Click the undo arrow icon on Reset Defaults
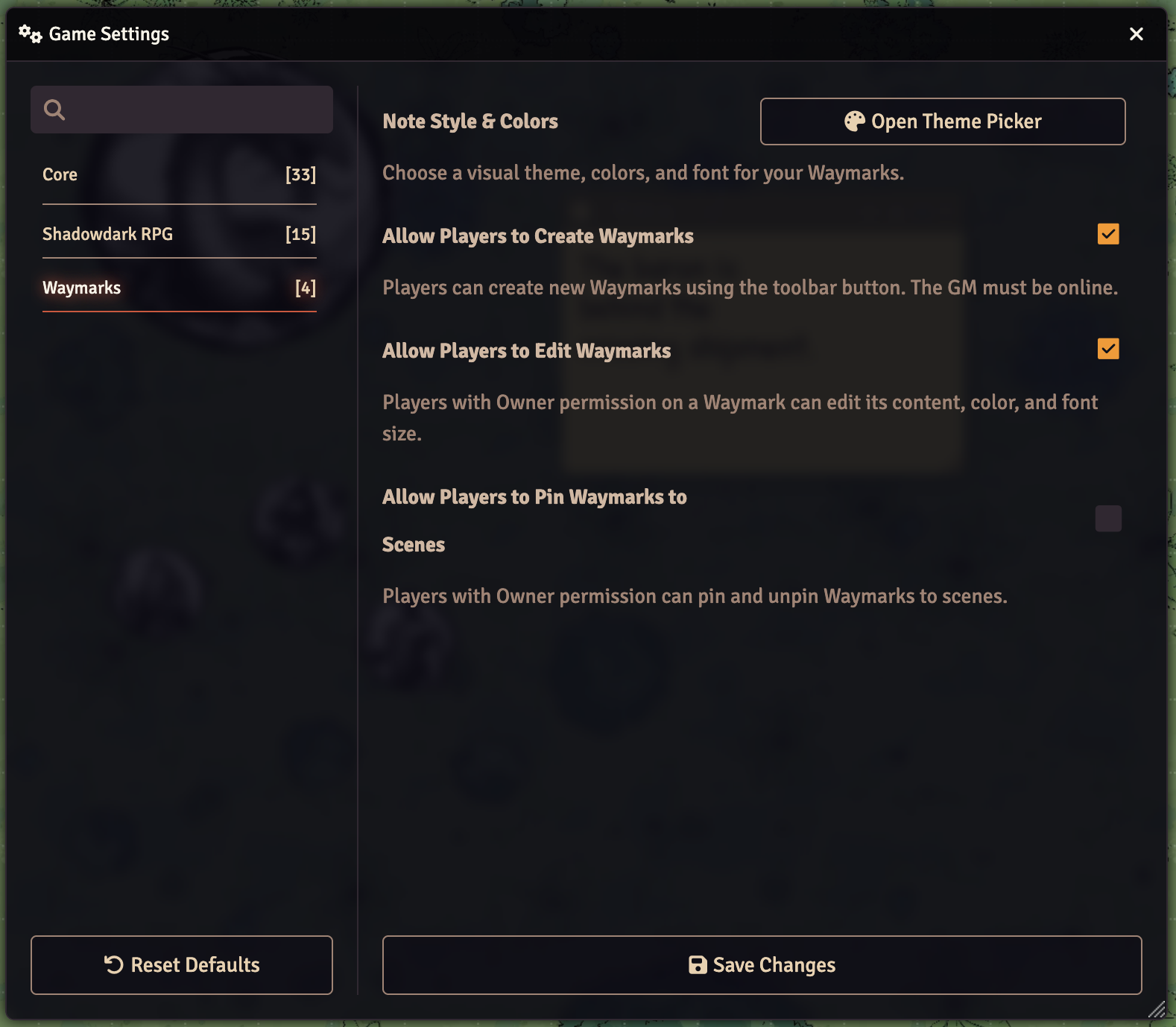Screen dimensions: 1176x1027 coord(112,964)
